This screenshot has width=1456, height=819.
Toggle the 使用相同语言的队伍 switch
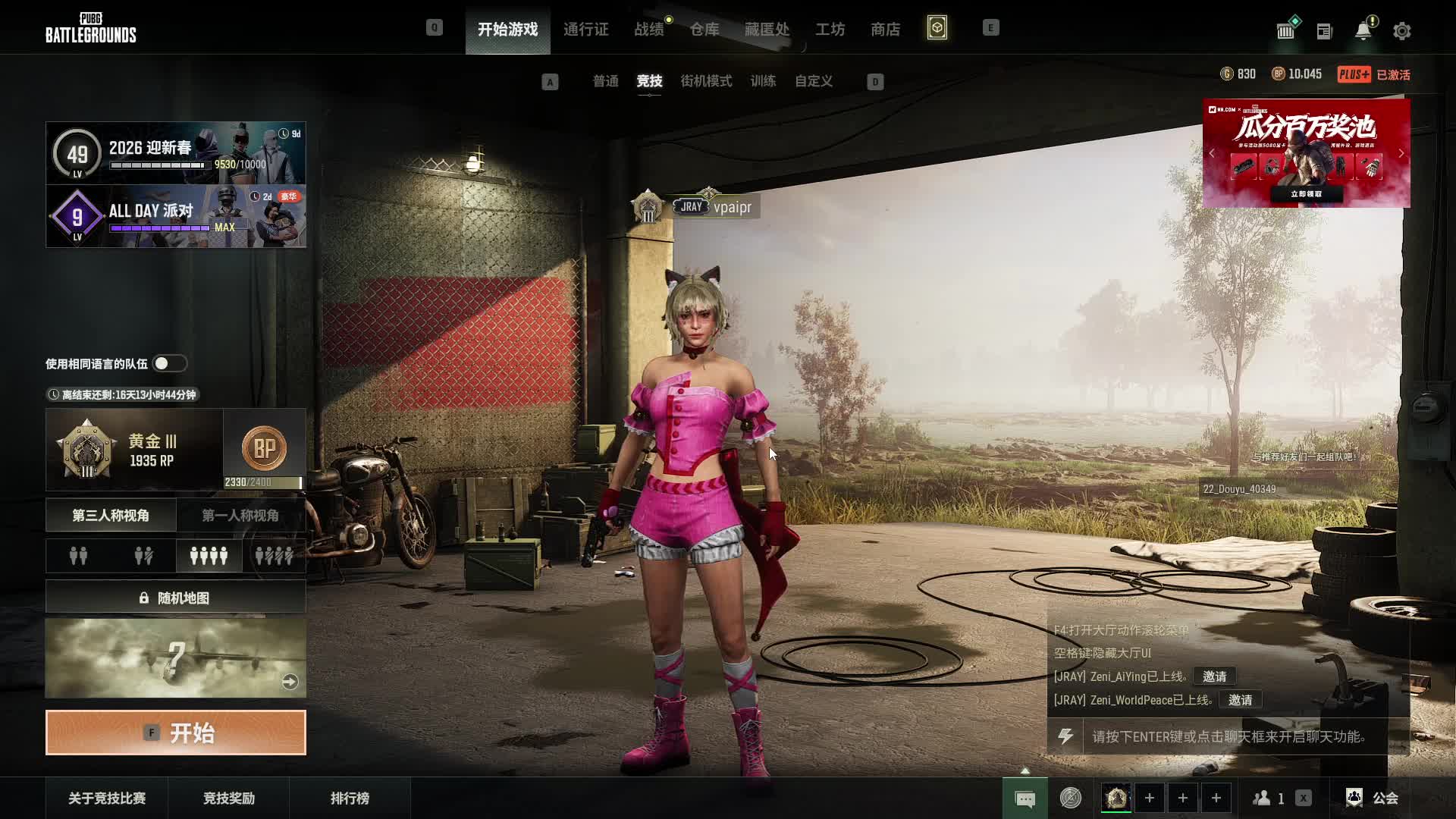point(169,364)
